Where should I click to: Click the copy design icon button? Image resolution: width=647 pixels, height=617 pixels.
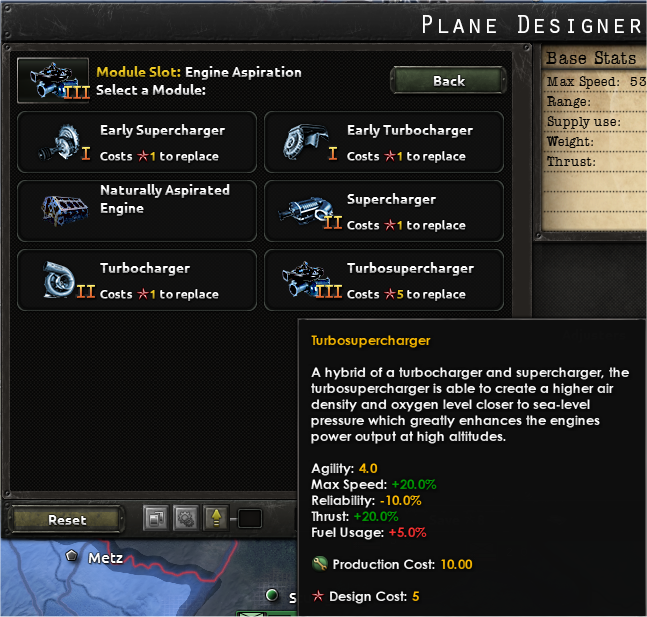(156, 519)
